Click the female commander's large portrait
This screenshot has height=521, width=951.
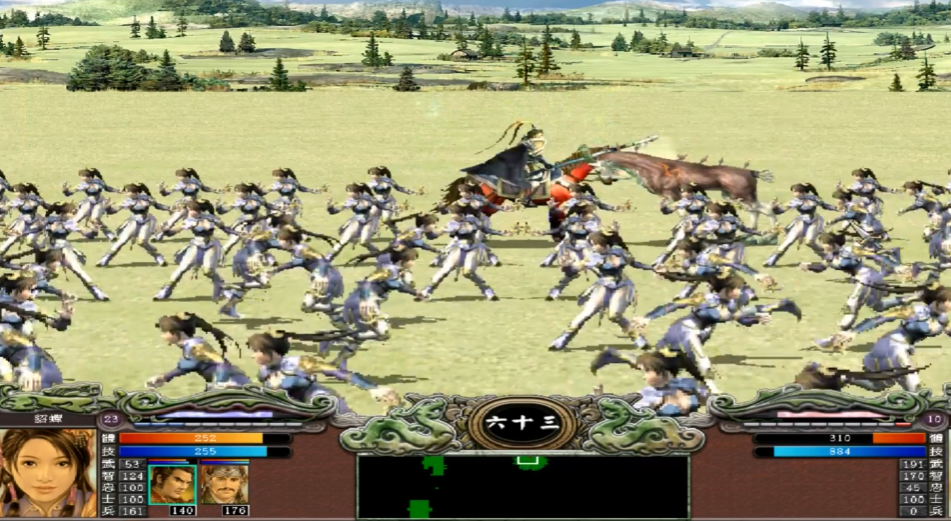point(48,472)
